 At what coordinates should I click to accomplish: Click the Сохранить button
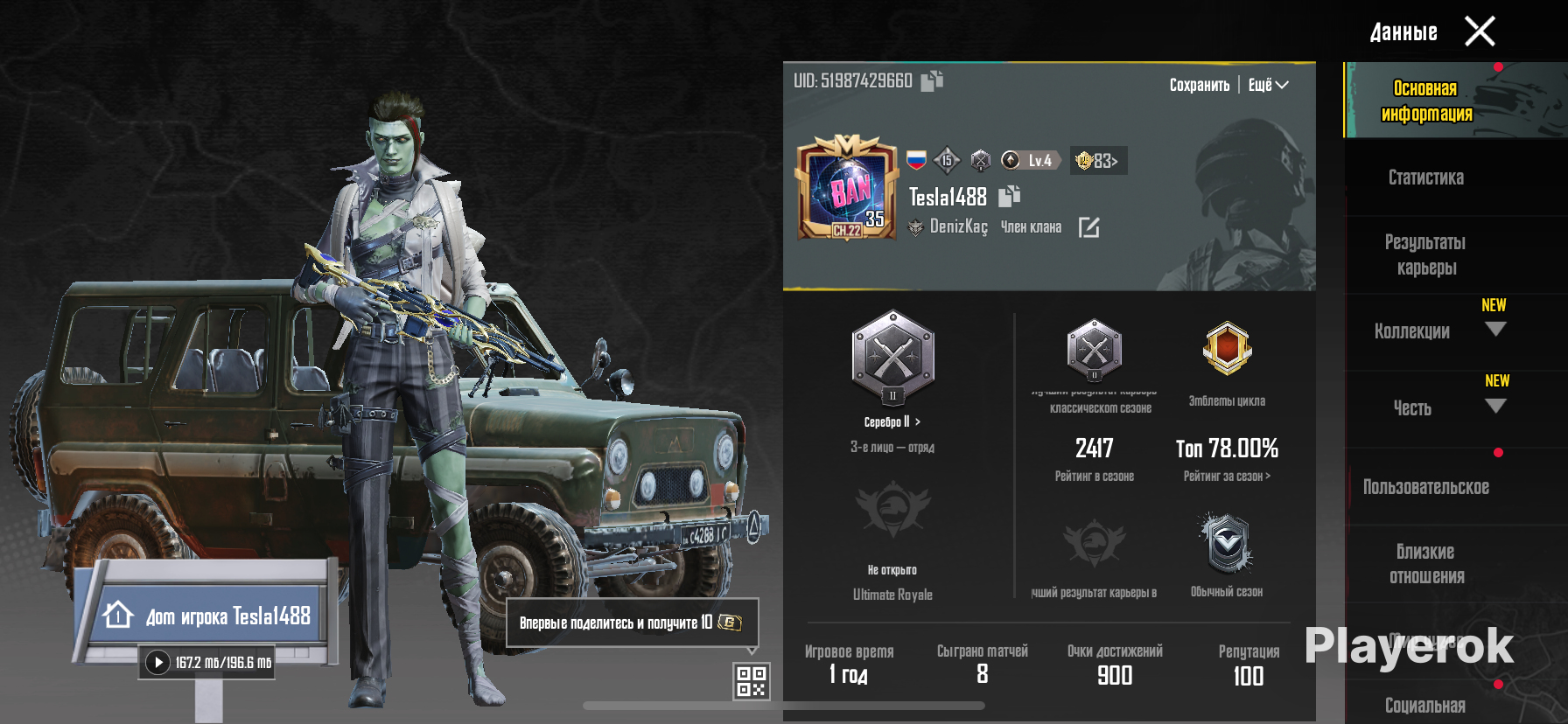click(1199, 85)
